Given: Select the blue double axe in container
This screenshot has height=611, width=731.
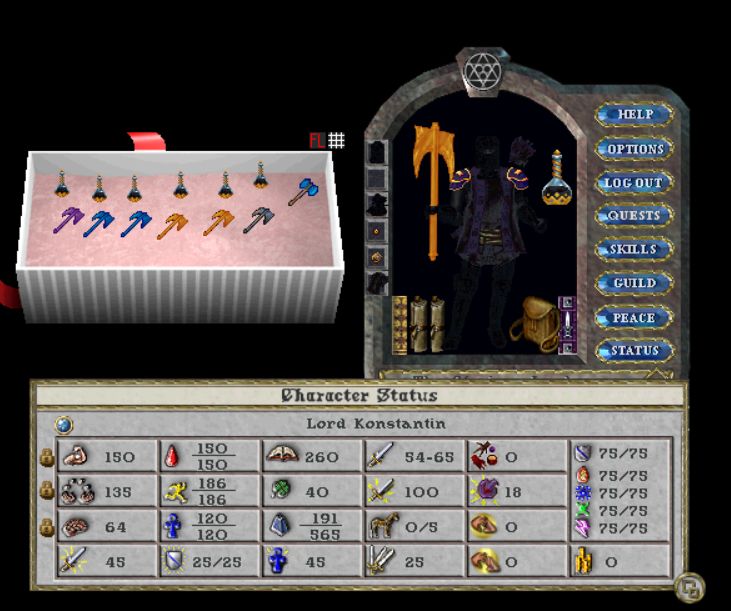Looking at the screenshot, I should point(302,191).
